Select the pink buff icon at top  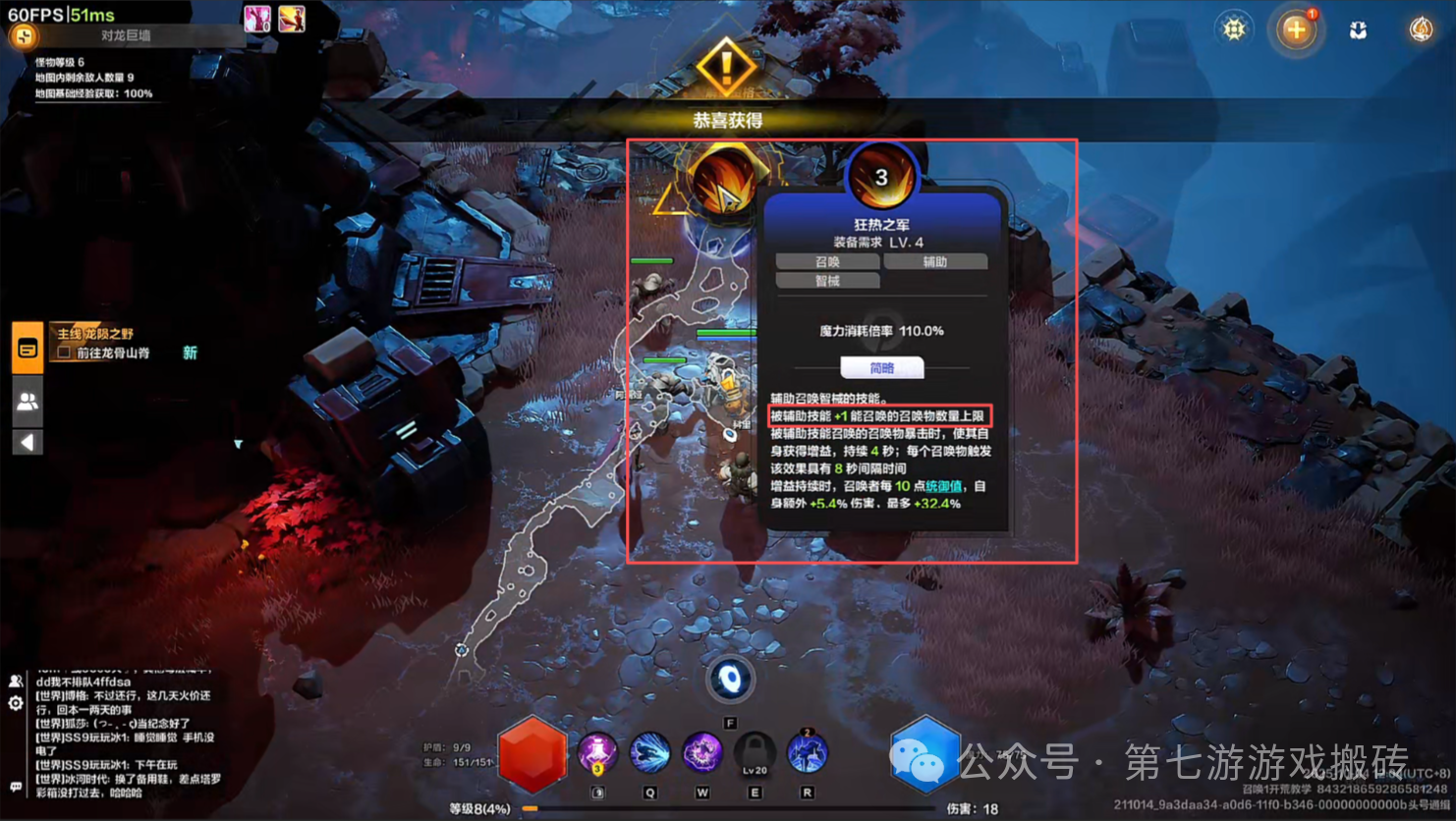(257, 19)
